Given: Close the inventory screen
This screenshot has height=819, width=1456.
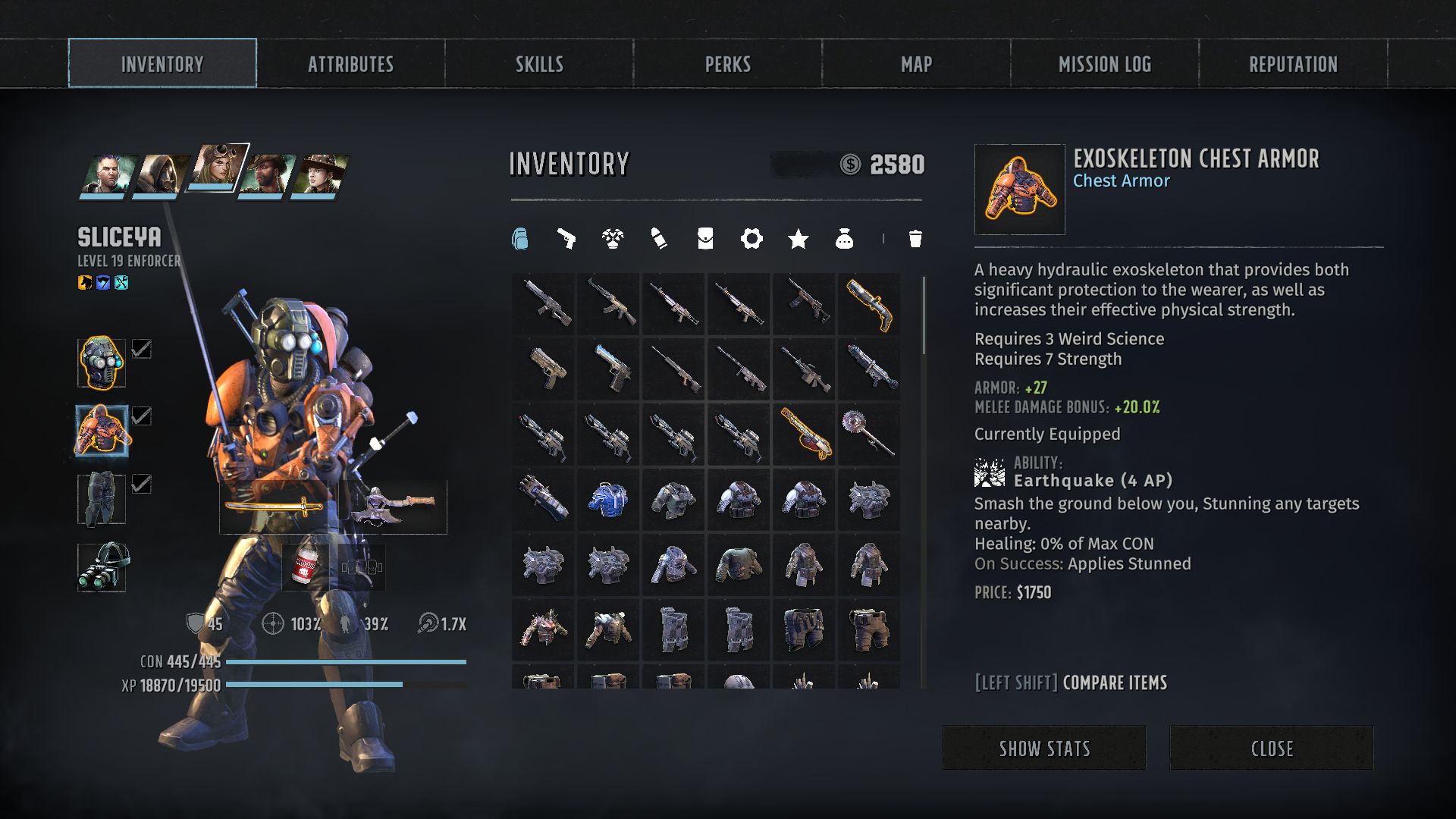Looking at the screenshot, I should (x=1272, y=748).
